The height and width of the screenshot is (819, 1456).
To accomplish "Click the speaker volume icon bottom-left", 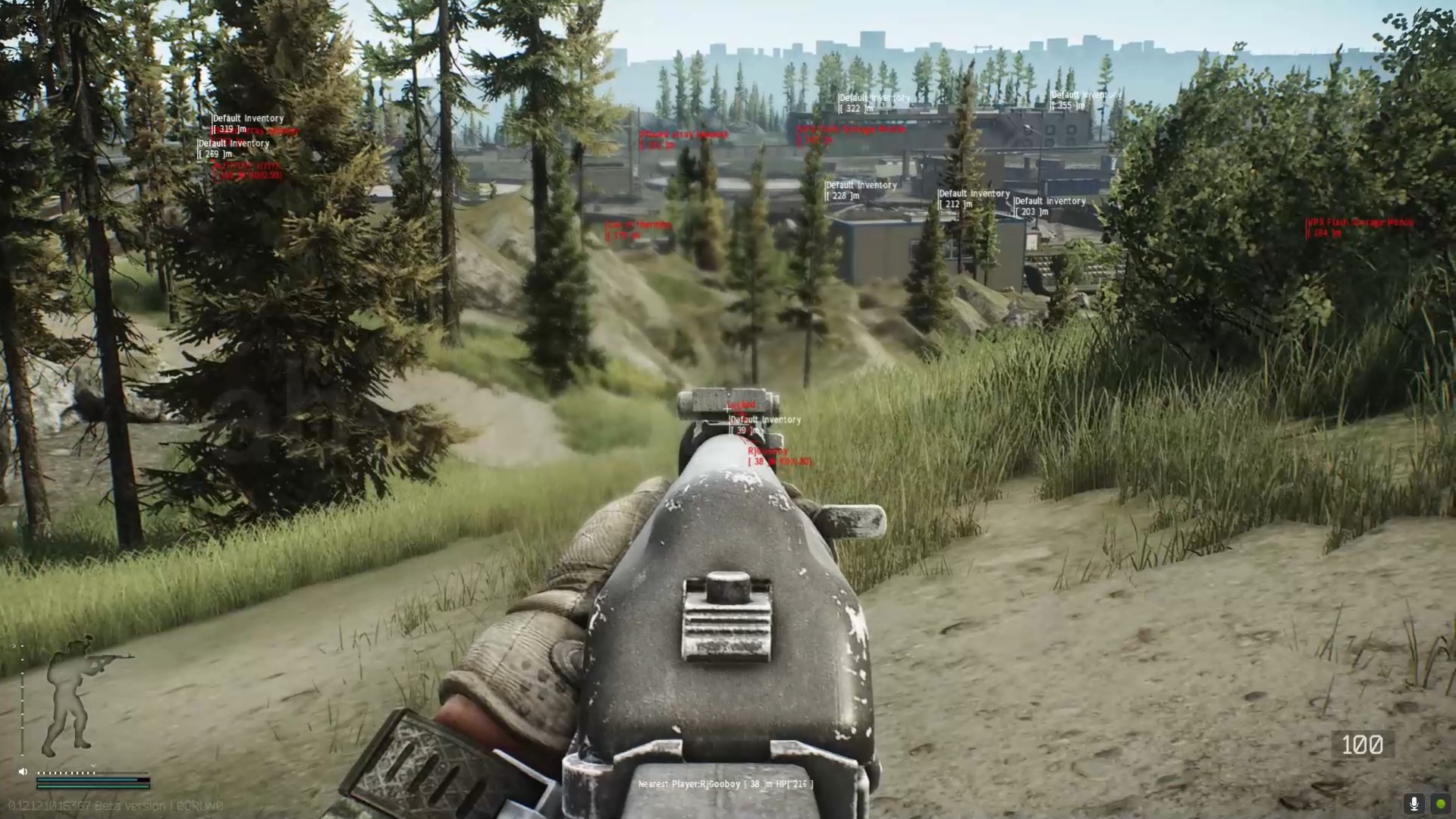I will tap(22, 770).
